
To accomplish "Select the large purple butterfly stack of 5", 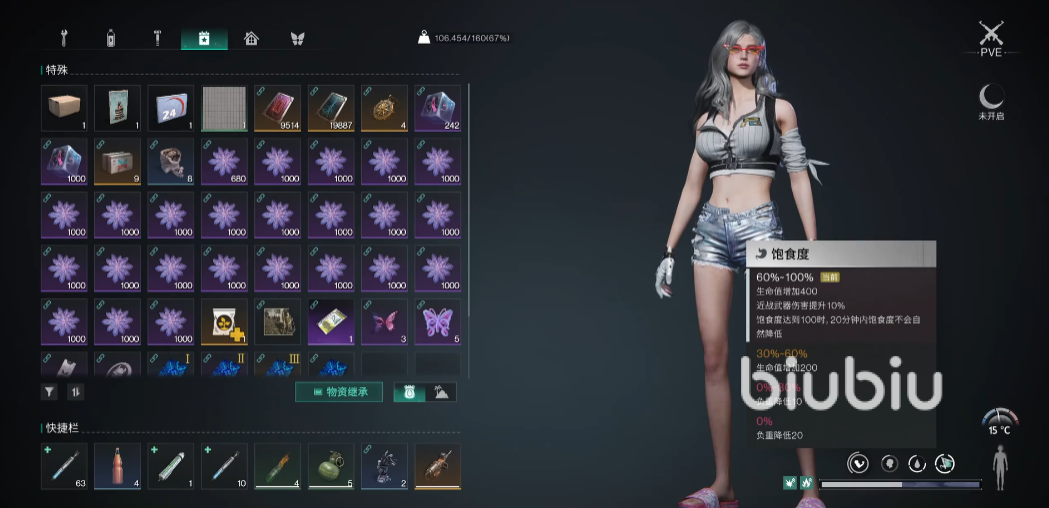I will click(437, 321).
